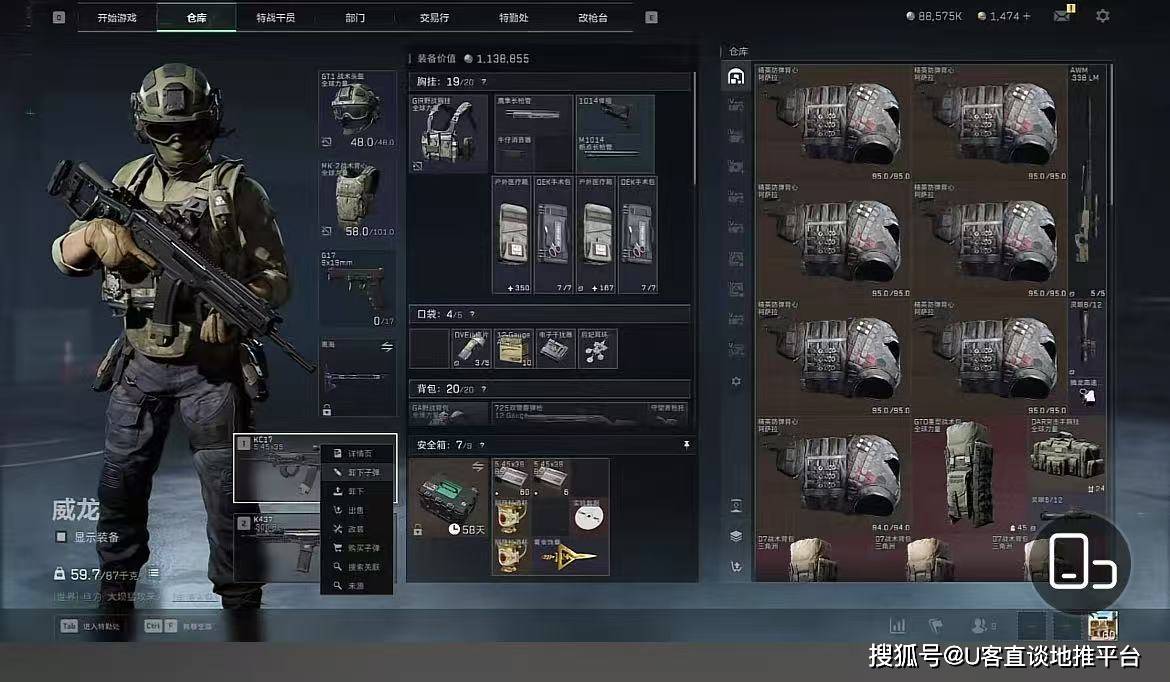Go to the 交易行 tab
This screenshot has width=1170, height=682.
(x=433, y=18)
